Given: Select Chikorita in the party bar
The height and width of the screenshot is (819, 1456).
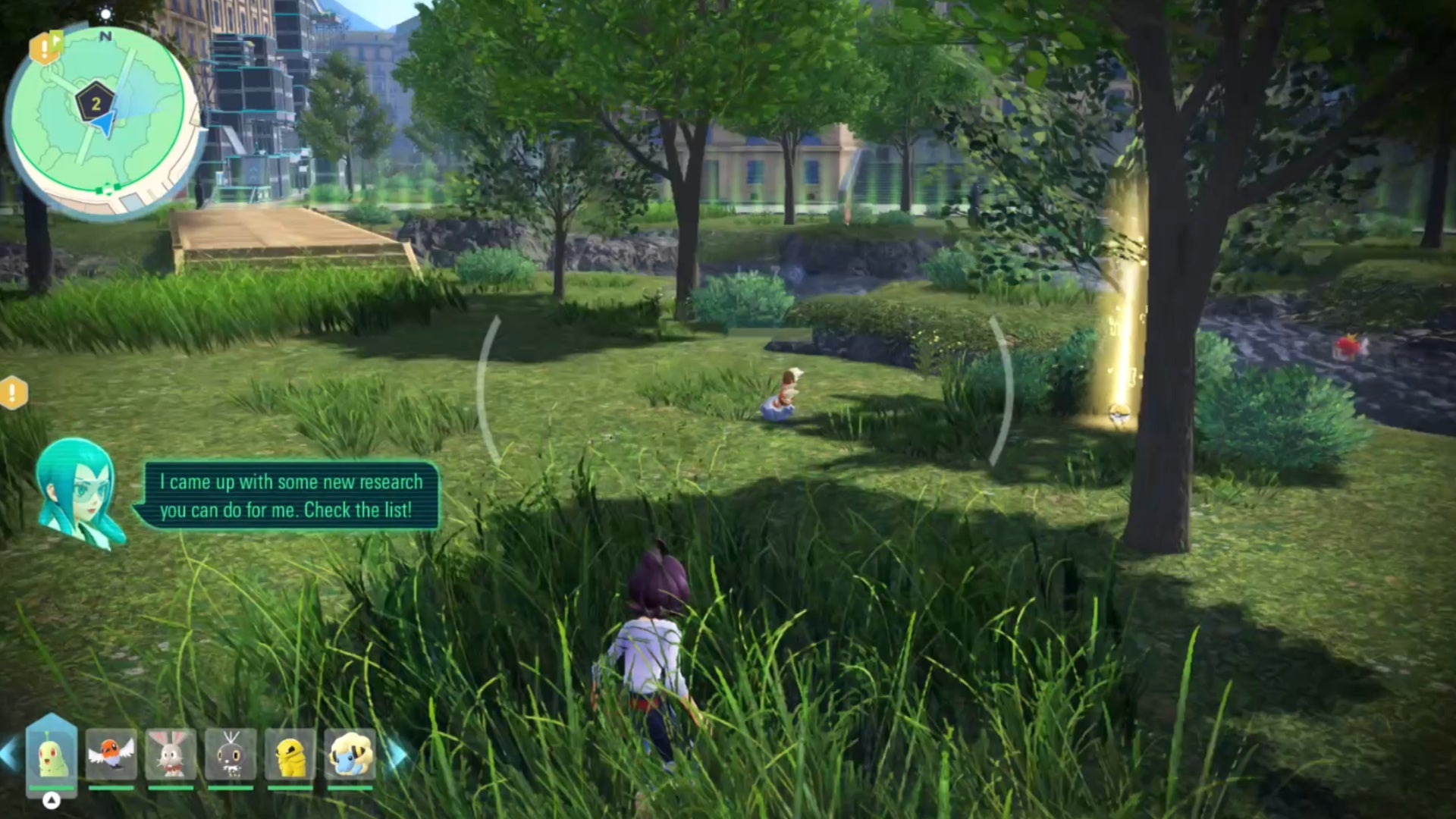Looking at the screenshot, I should (x=52, y=755).
